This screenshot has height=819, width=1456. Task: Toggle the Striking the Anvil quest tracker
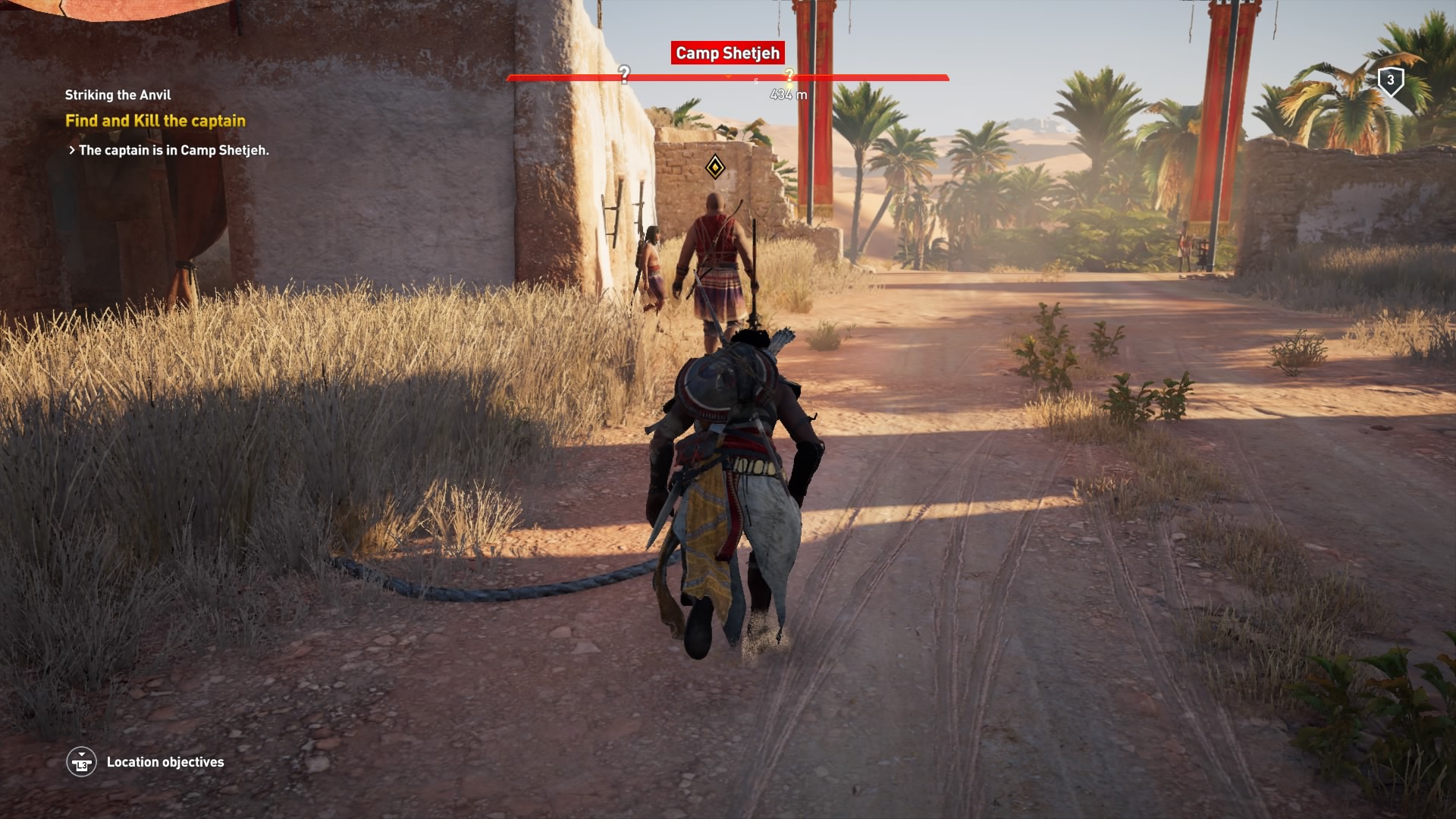[118, 95]
